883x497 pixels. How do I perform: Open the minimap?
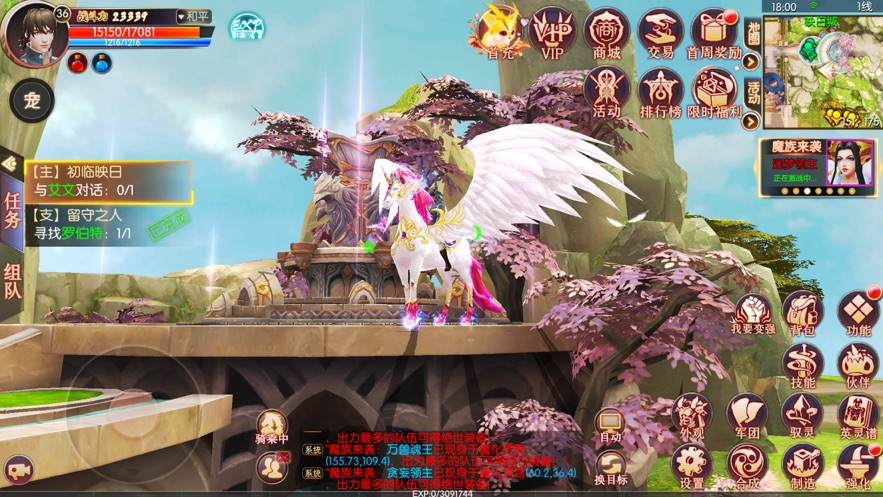point(822,70)
